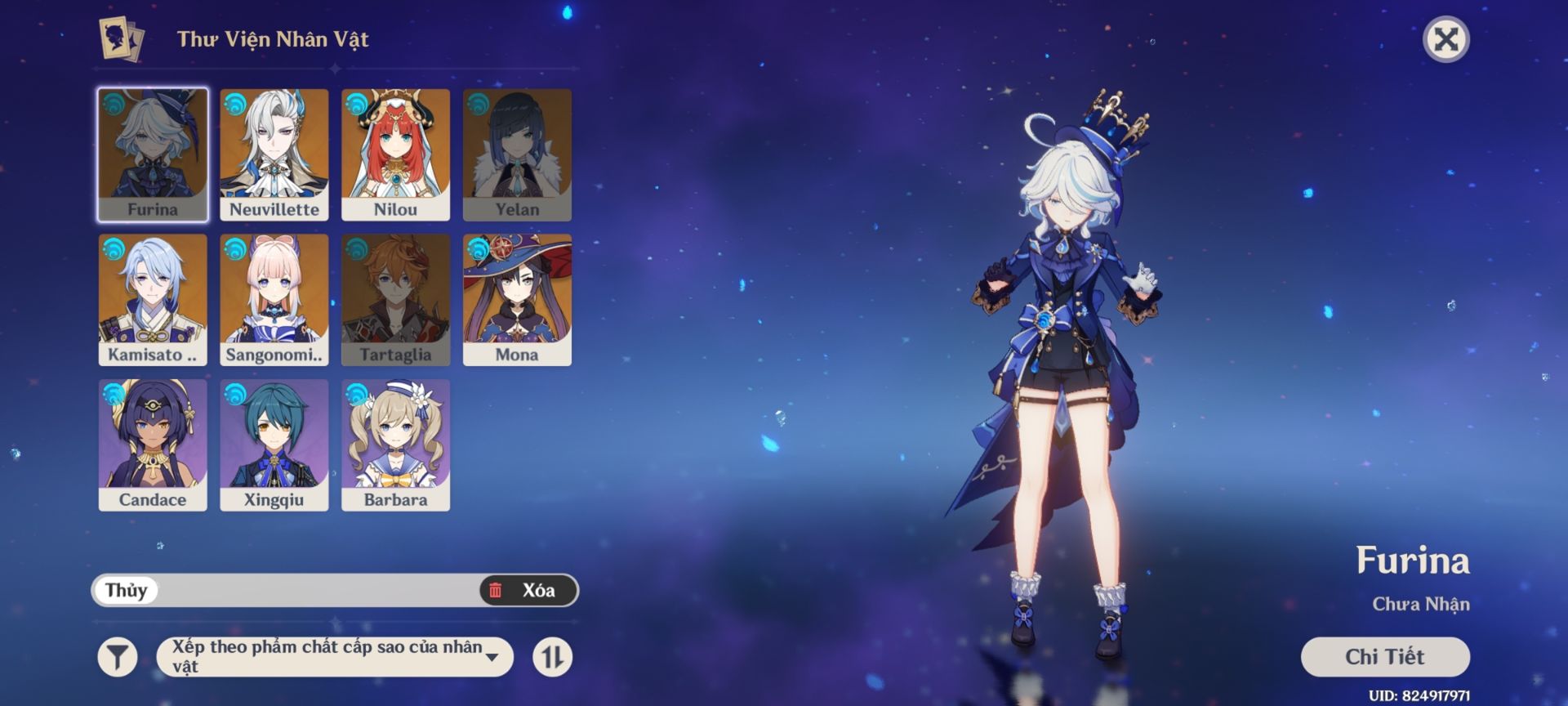
Task: Close the character library screen
Action: (1446, 39)
